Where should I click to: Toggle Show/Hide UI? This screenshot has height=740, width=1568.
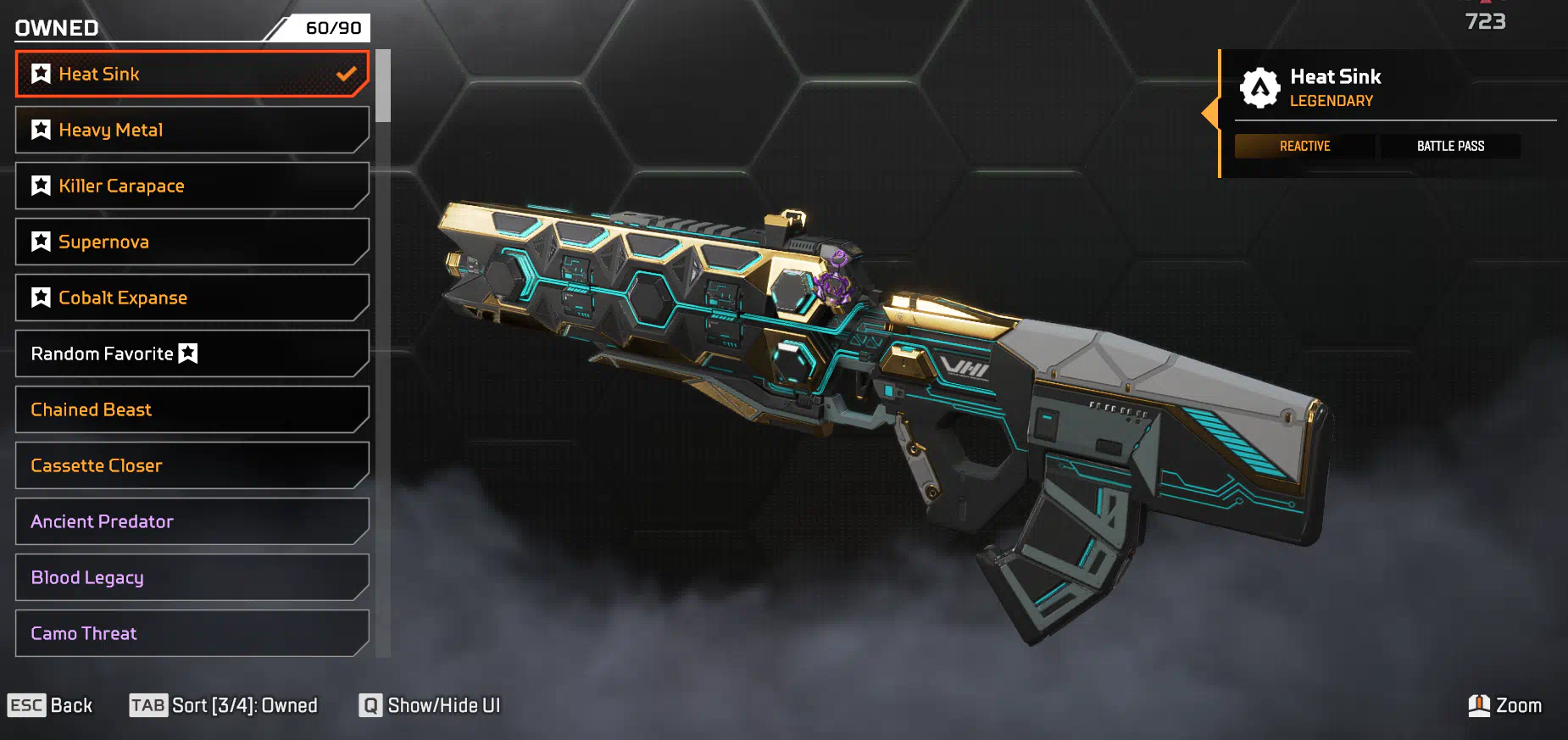tap(430, 705)
